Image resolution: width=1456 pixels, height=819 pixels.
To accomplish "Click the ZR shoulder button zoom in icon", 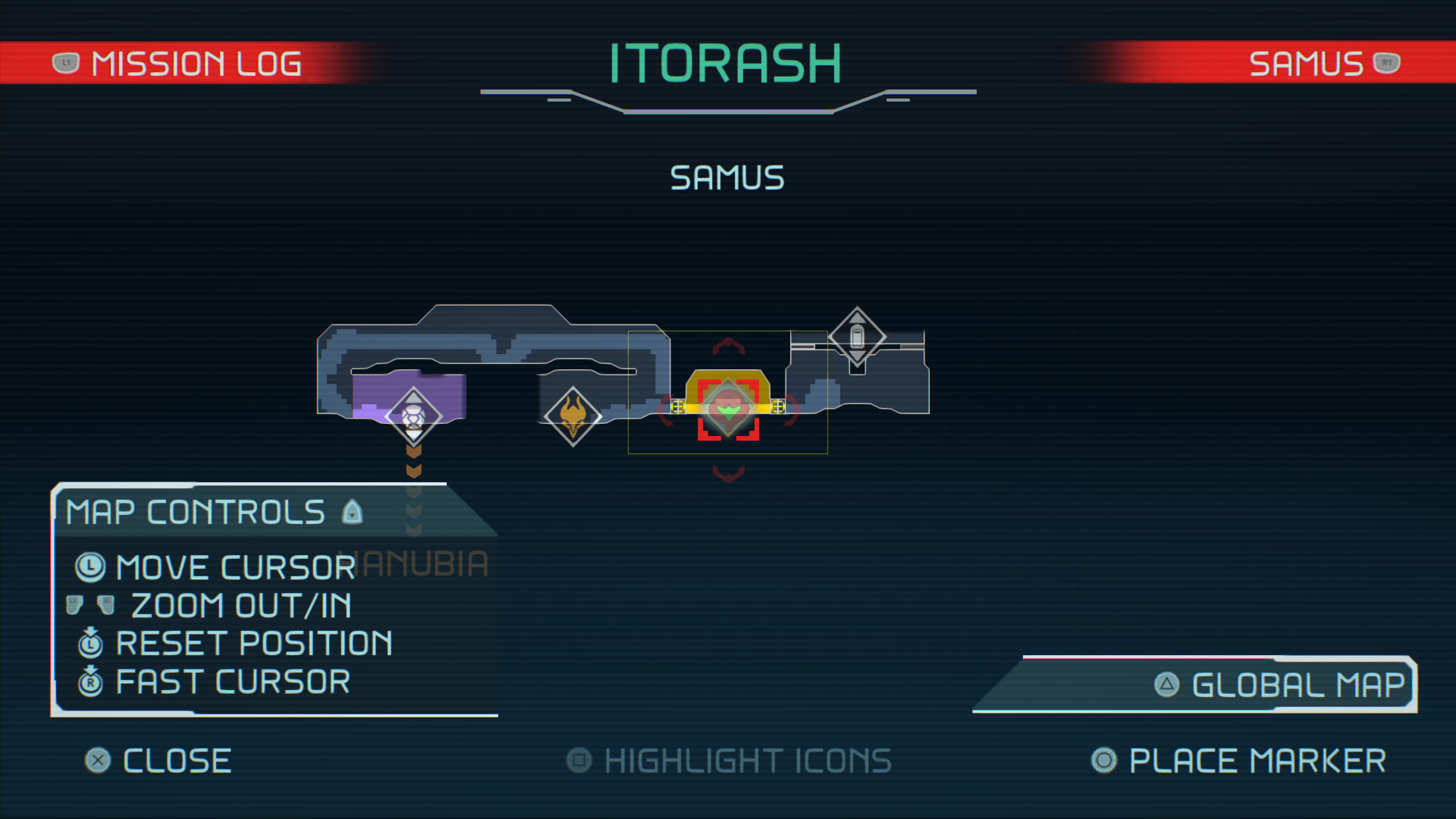I will click(x=105, y=605).
